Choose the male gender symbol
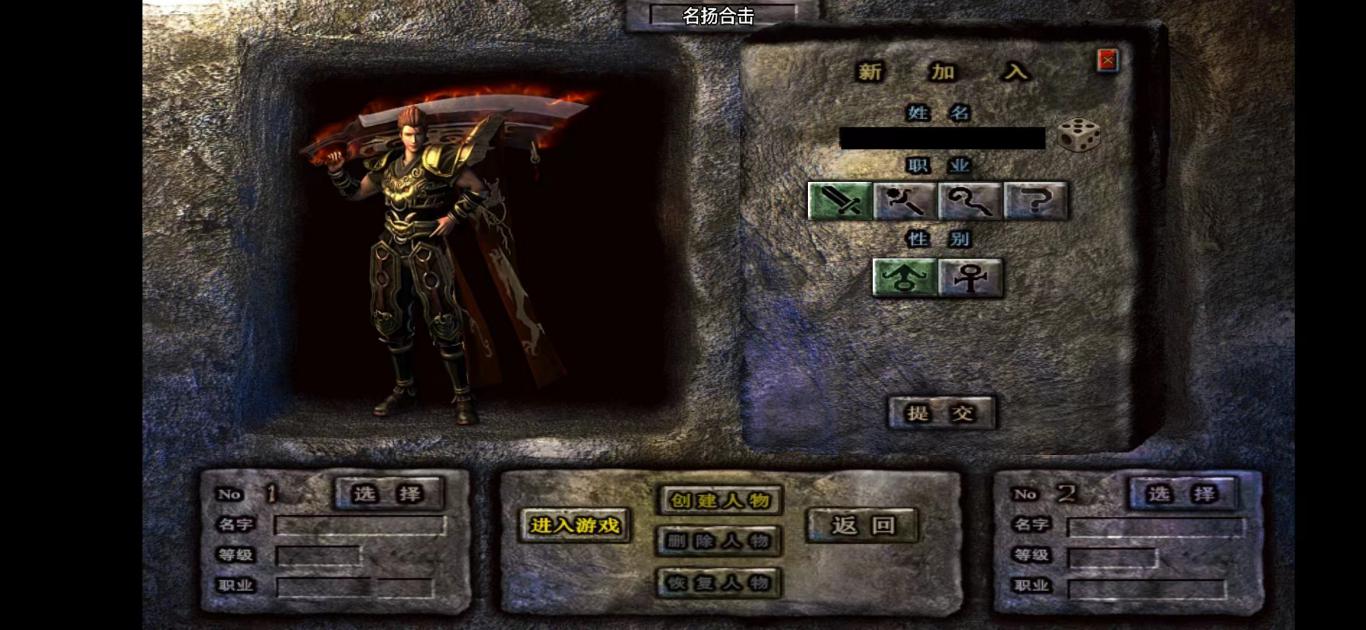 tap(905, 278)
